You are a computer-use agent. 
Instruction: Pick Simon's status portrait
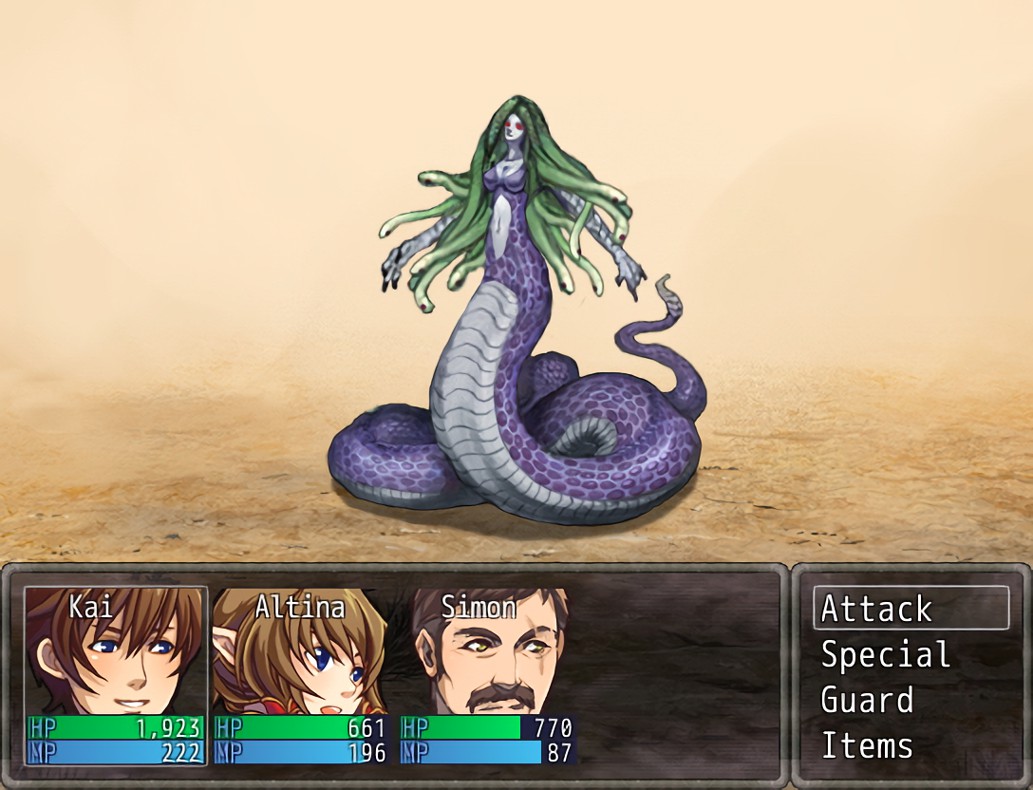(x=488, y=650)
